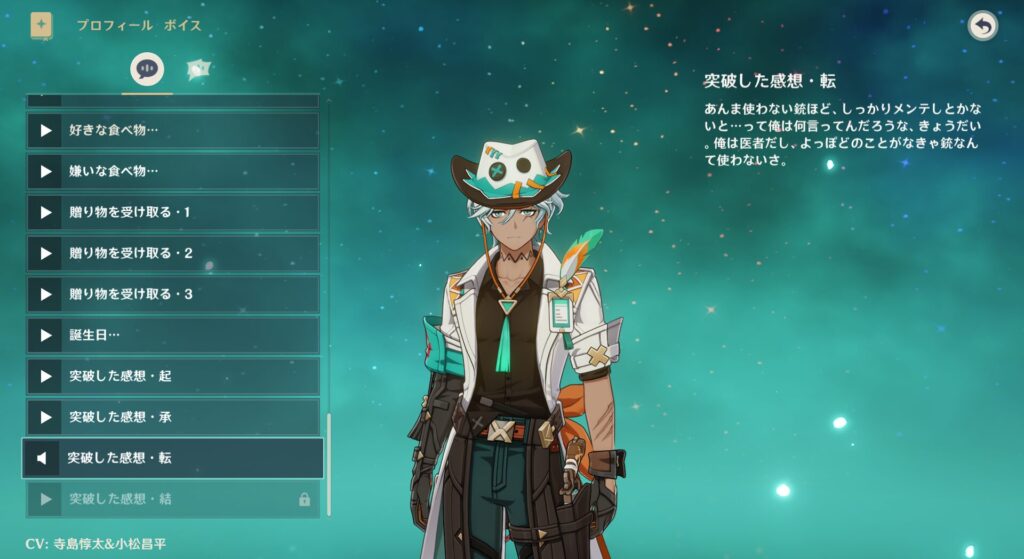Play 突破した感想・起 voice line

pyautogui.click(x=172, y=377)
